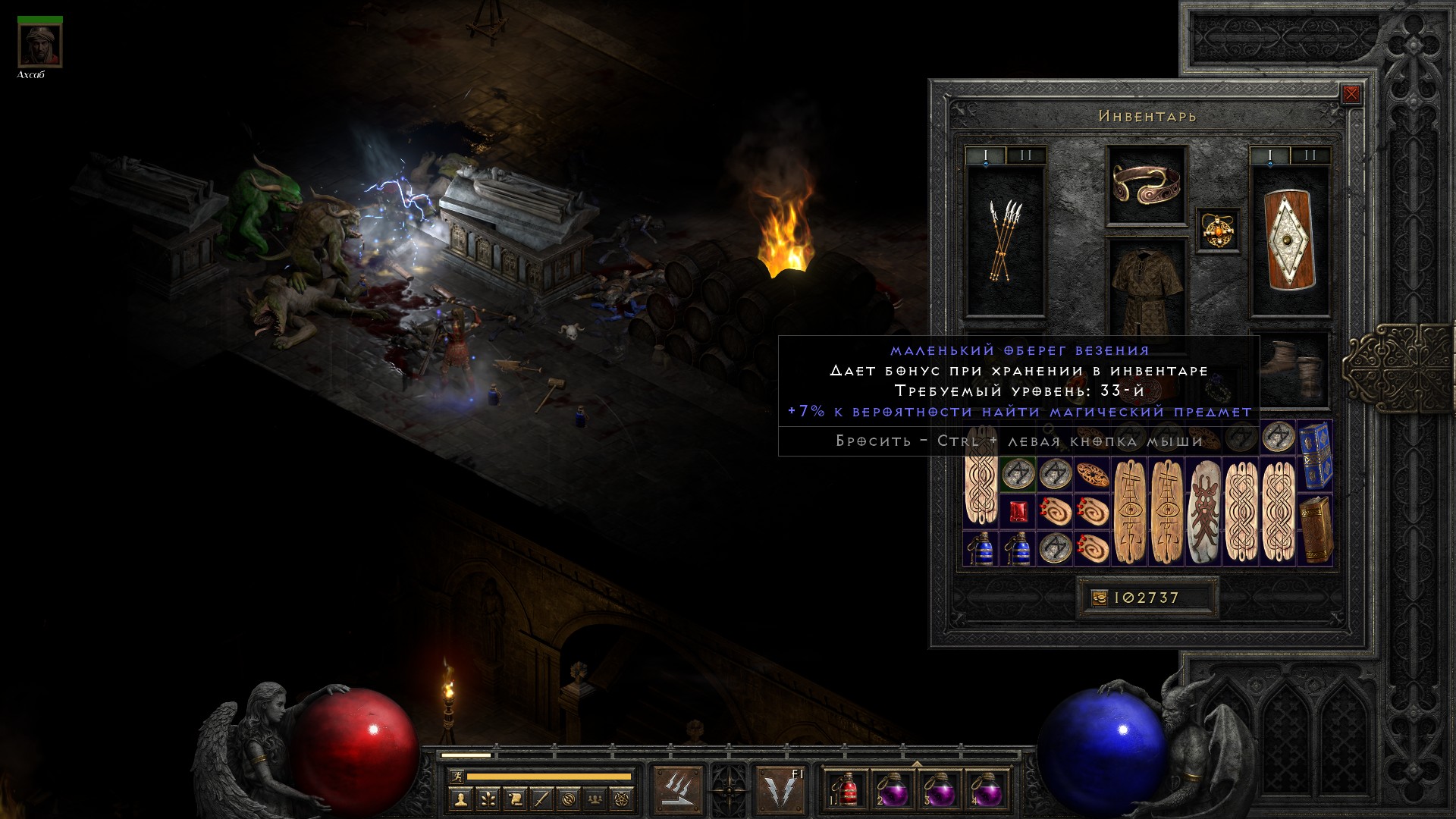Select the white charm with antlered creature
Screen dimensions: 1456x819
1203,512
